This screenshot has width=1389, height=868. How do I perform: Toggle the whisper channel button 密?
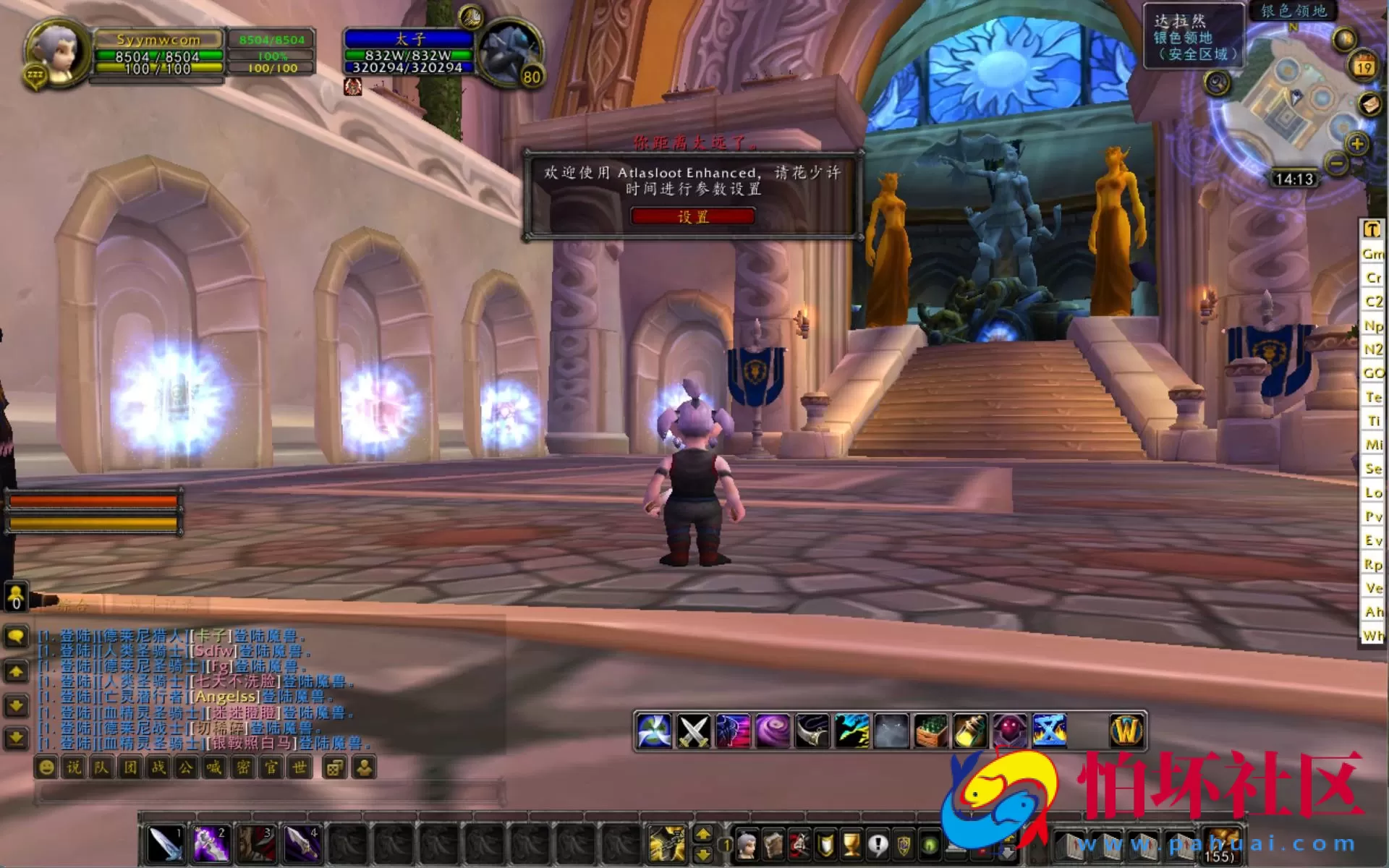pos(244,768)
